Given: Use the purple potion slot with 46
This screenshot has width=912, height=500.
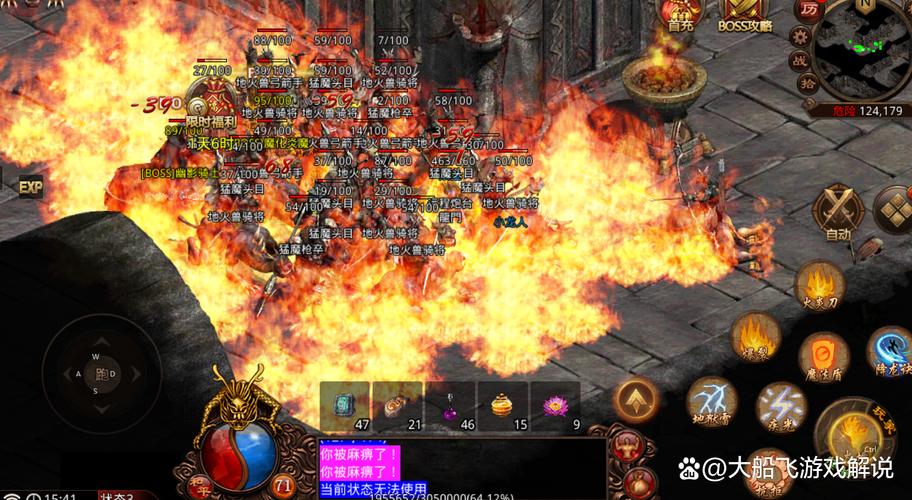Looking at the screenshot, I should [x=450, y=406].
